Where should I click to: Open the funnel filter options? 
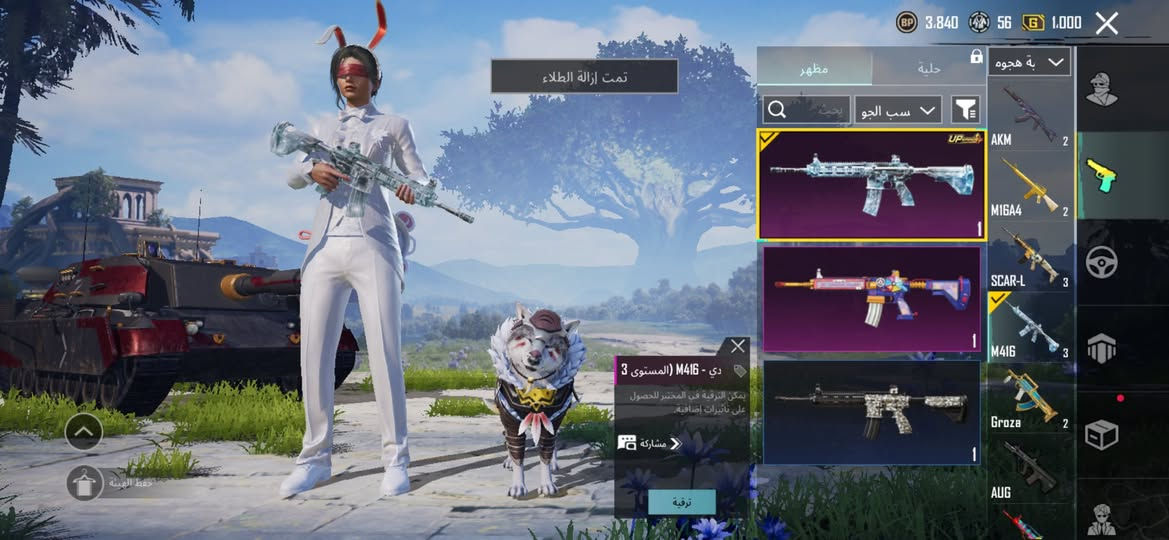click(965, 109)
